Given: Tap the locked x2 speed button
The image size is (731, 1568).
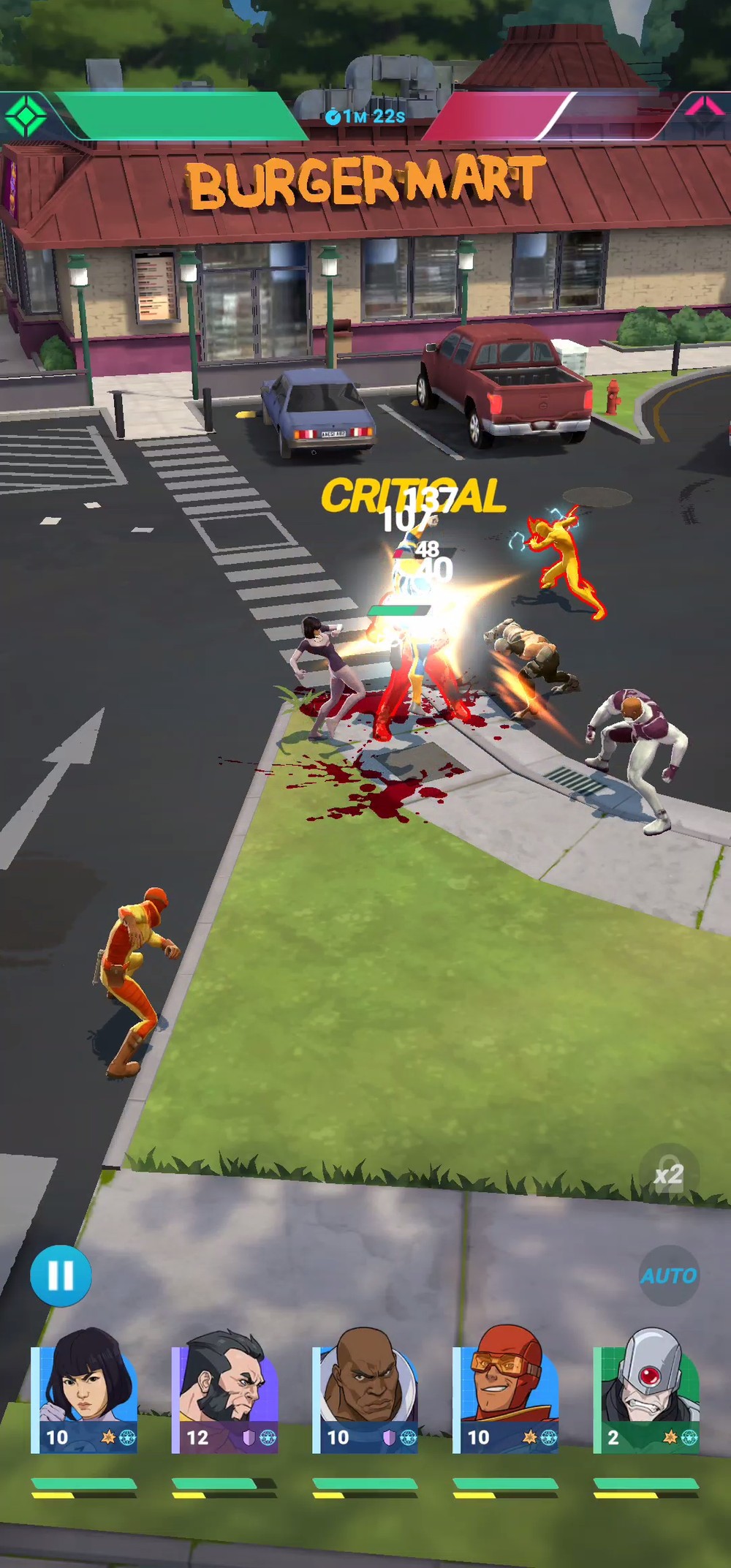Looking at the screenshot, I should click(x=669, y=1175).
